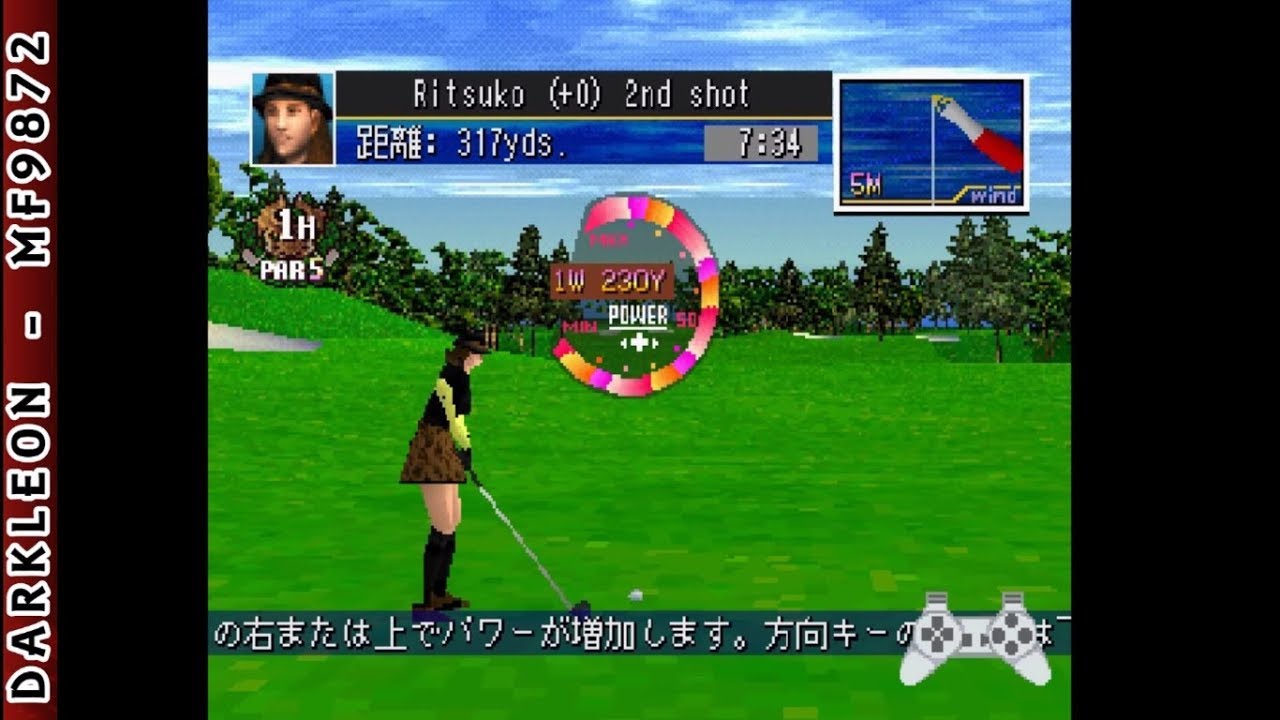Select the crosshair under the POWER label
This screenshot has width=1280, height=720.
[640, 341]
